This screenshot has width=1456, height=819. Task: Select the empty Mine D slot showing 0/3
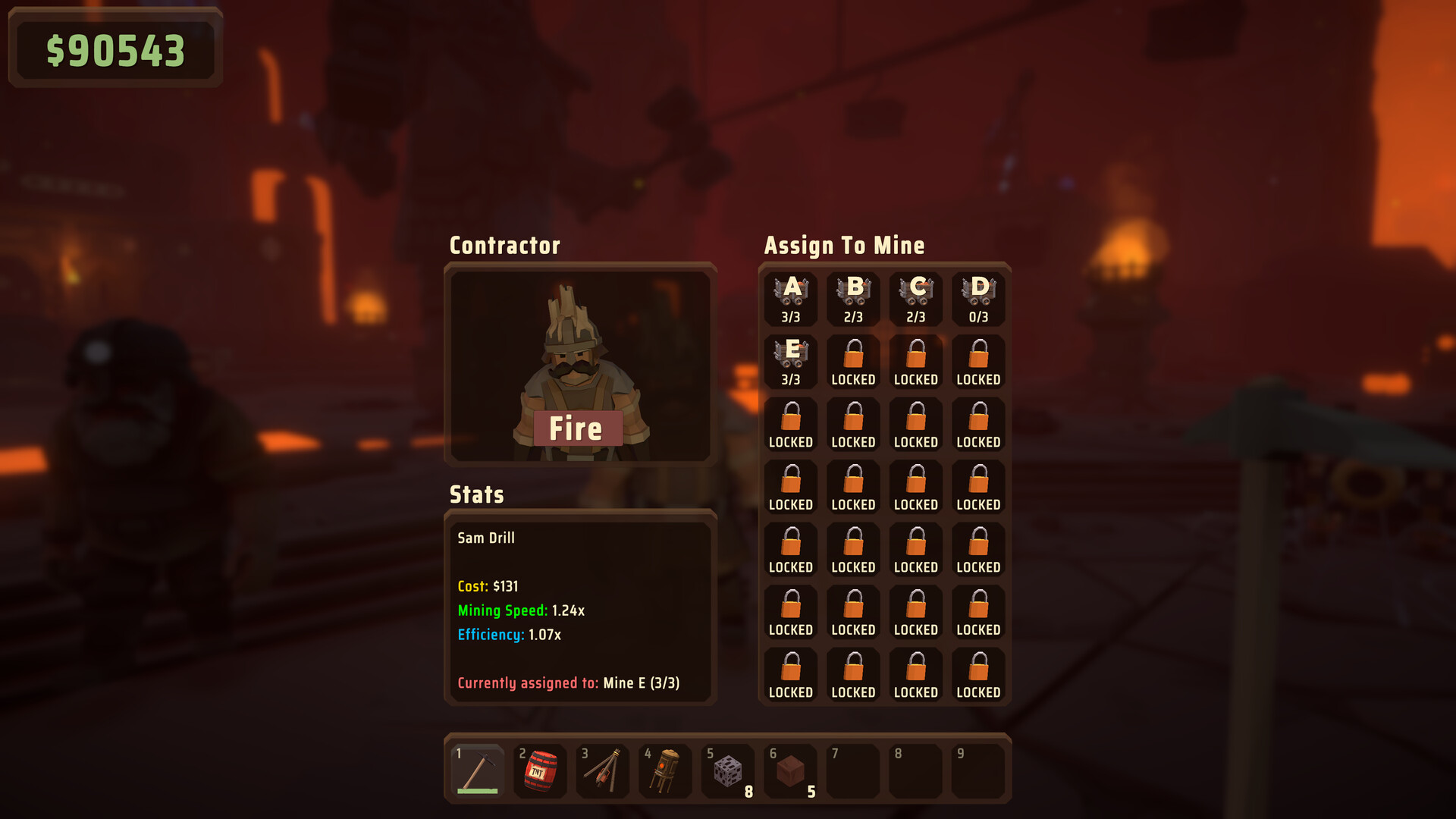(x=978, y=298)
